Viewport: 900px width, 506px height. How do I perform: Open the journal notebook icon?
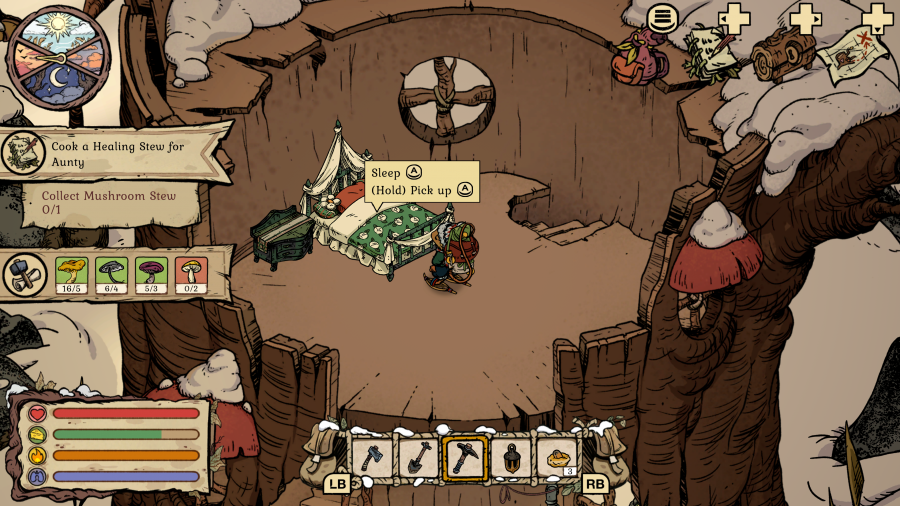pyautogui.click(x=714, y=50)
